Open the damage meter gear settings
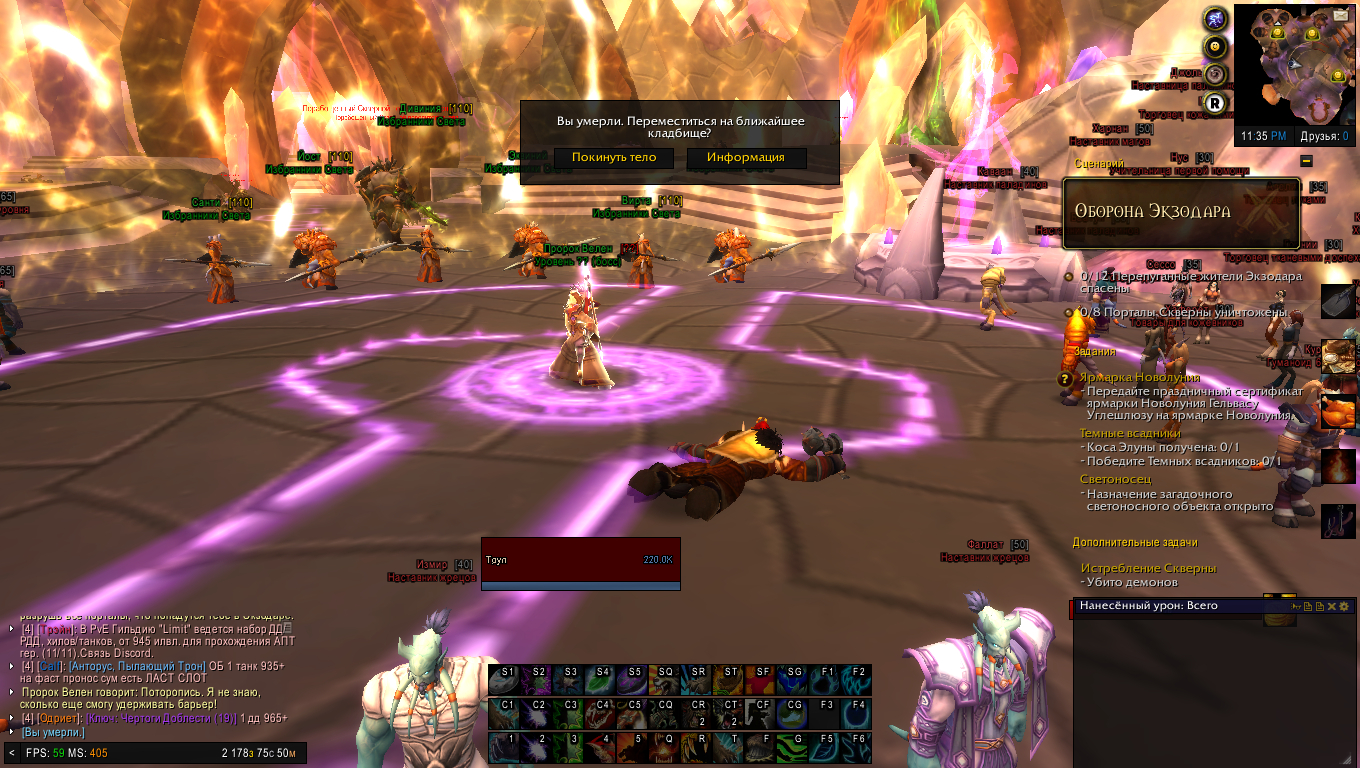 (1343, 606)
